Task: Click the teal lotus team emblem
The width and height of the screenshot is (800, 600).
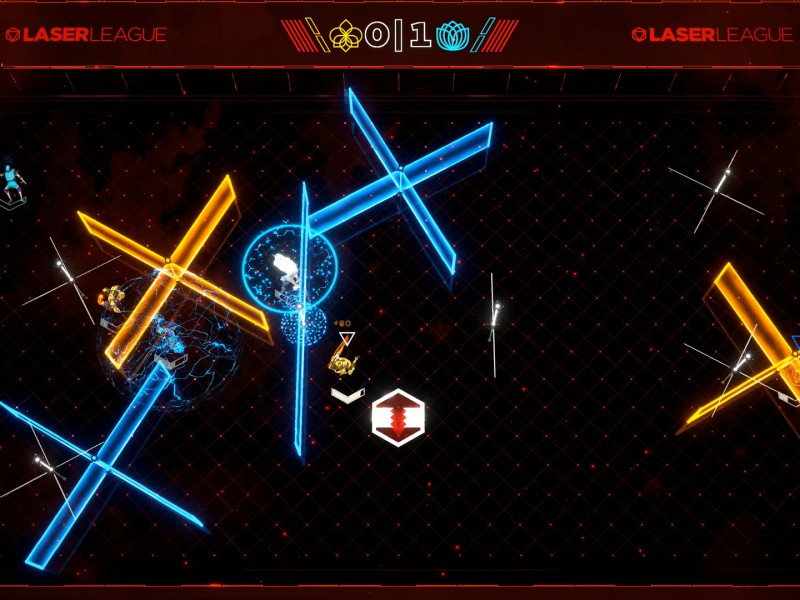Action: [x=453, y=36]
